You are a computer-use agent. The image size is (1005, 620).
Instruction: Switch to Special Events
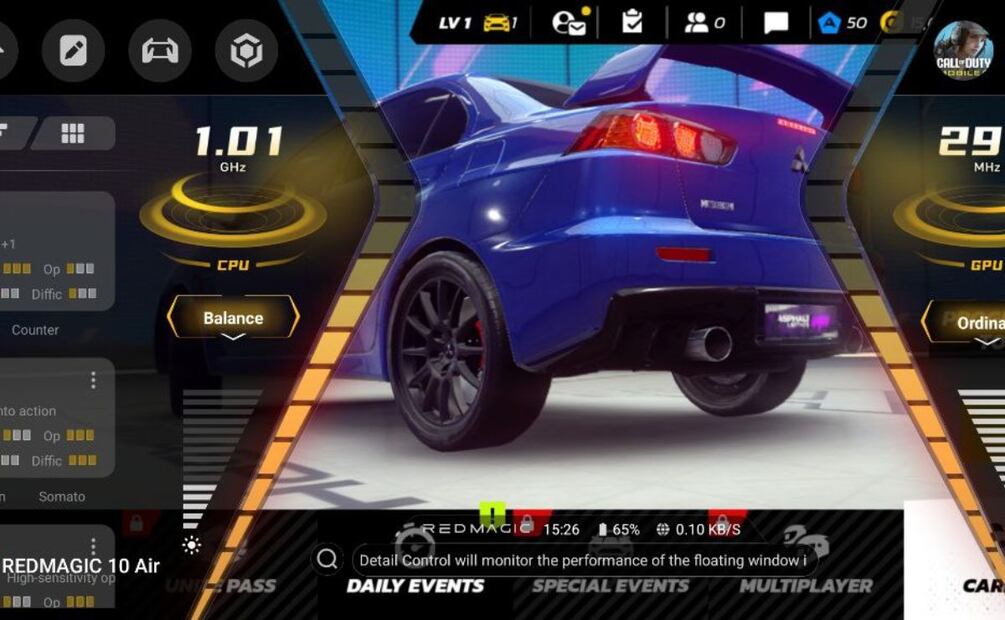[x=610, y=586]
